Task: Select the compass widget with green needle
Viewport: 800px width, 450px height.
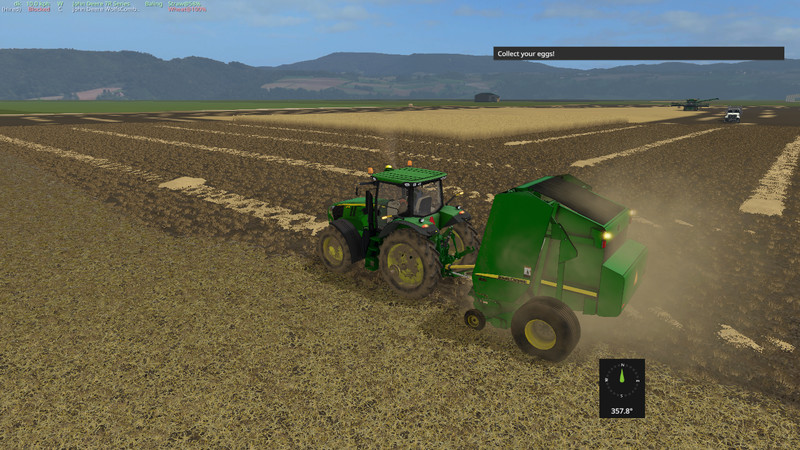Action: (622, 387)
